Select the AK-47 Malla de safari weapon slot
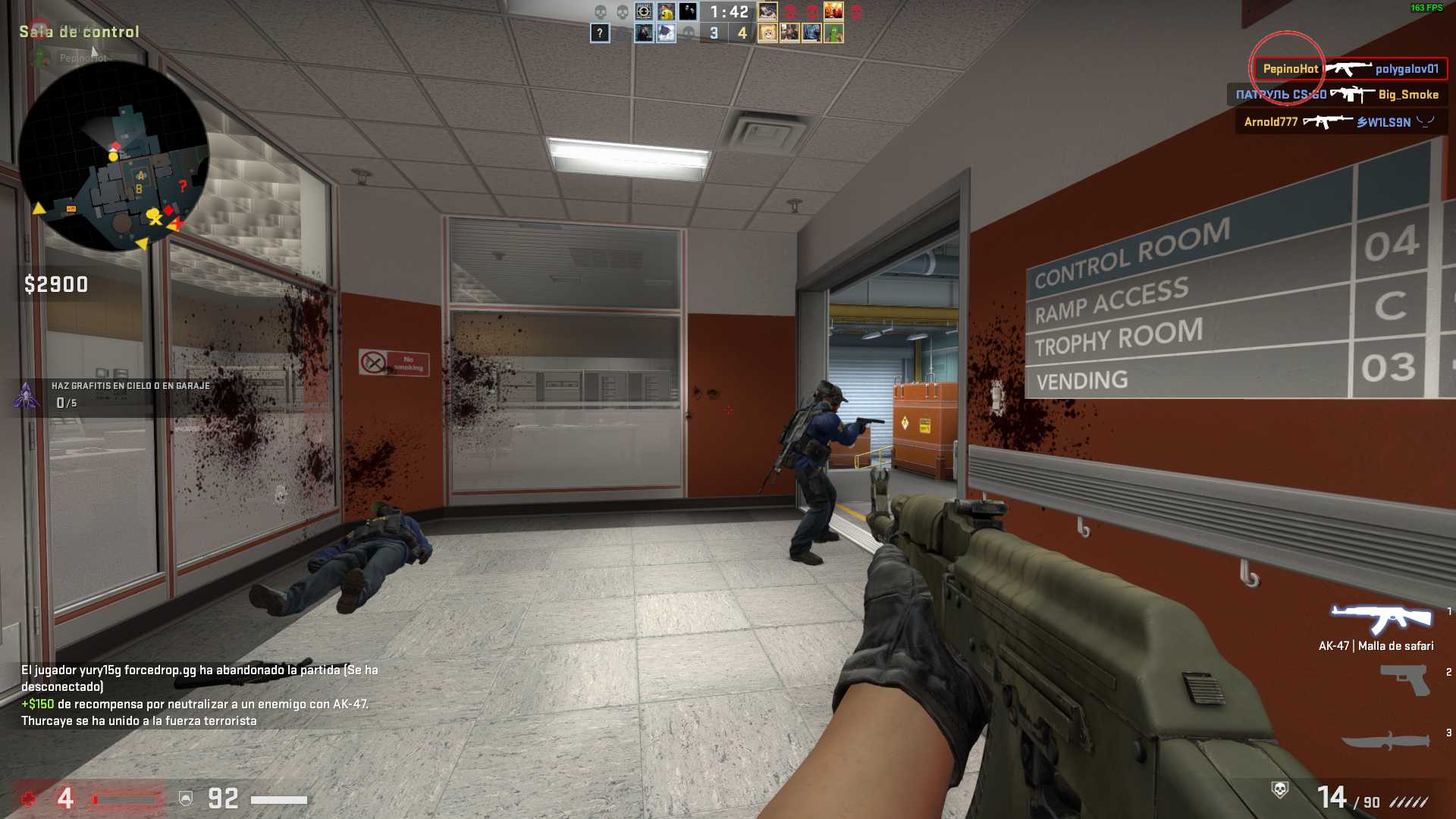 pyautogui.click(x=1381, y=621)
